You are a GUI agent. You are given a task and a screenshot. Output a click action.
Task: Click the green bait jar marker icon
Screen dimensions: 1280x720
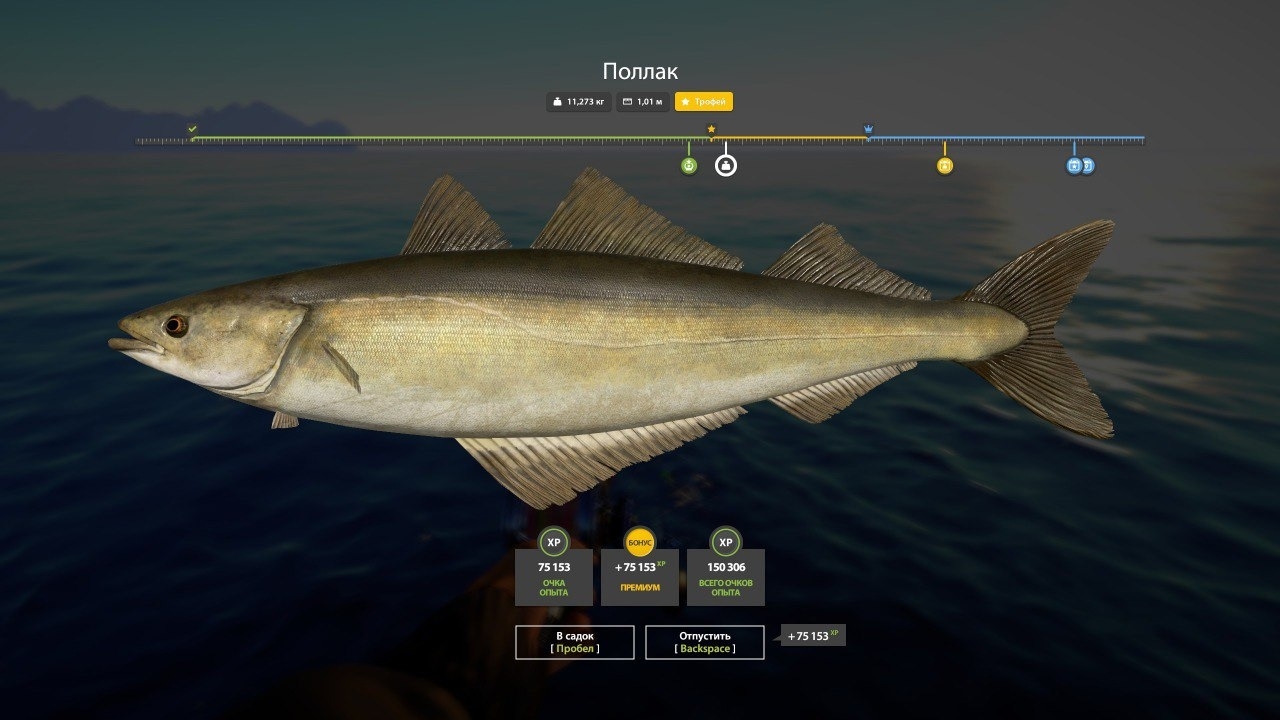point(689,165)
